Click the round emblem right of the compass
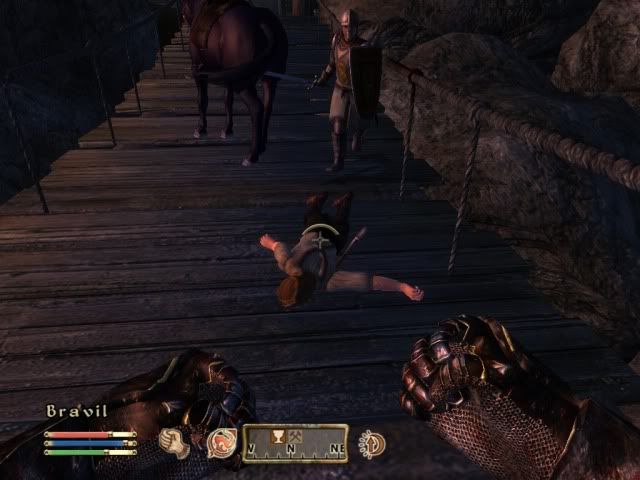This screenshot has width=640, height=480. (373, 442)
